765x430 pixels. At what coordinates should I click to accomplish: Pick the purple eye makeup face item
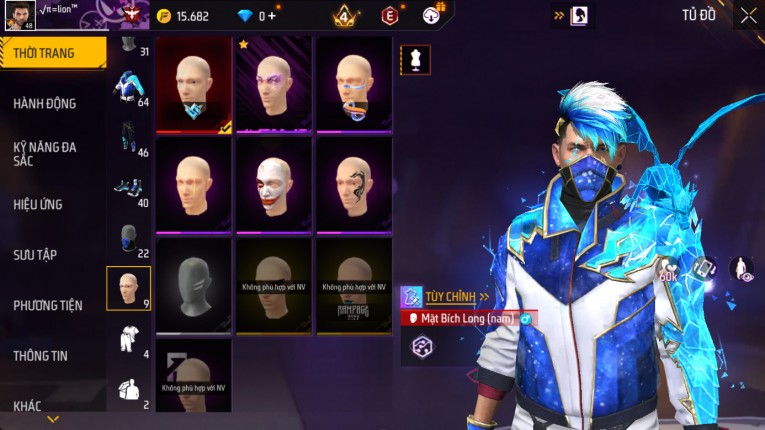tap(274, 84)
